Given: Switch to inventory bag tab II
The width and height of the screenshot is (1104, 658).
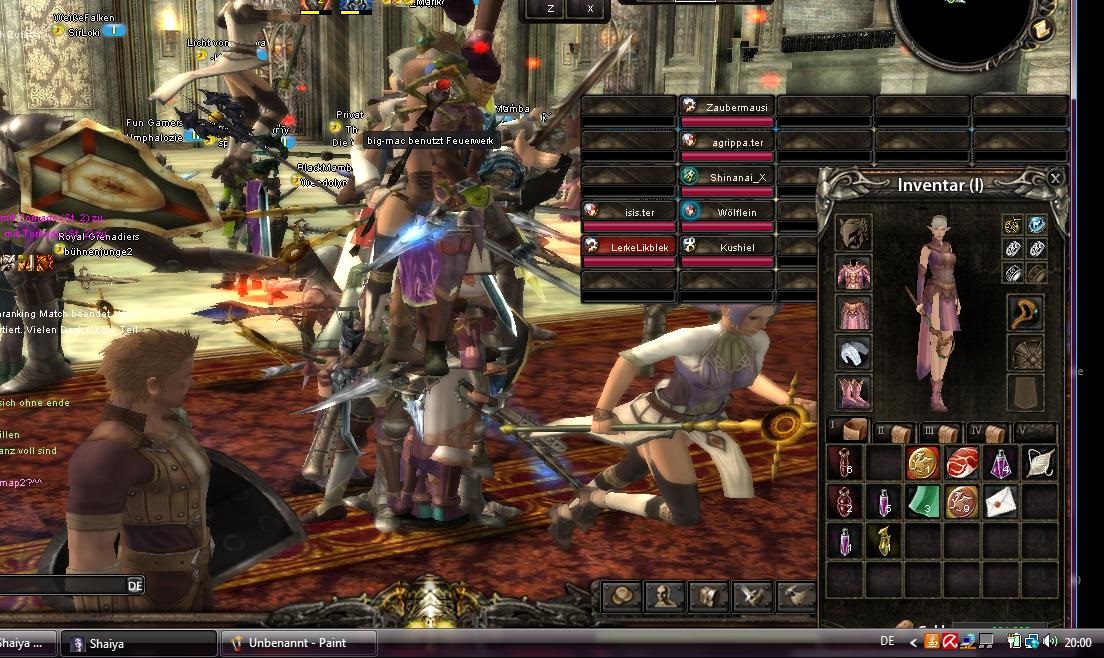Looking at the screenshot, I should tap(895, 432).
